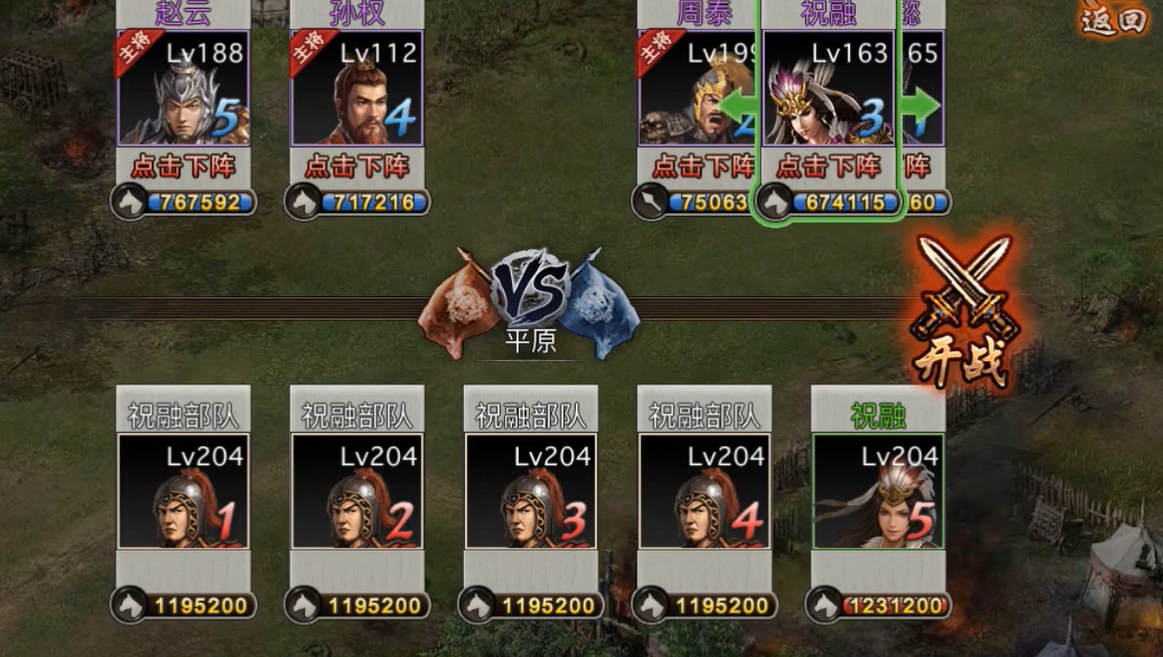Remove 孙权 via 点击下阵 label
This screenshot has height=657, width=1163.
(x=357, y=165)
